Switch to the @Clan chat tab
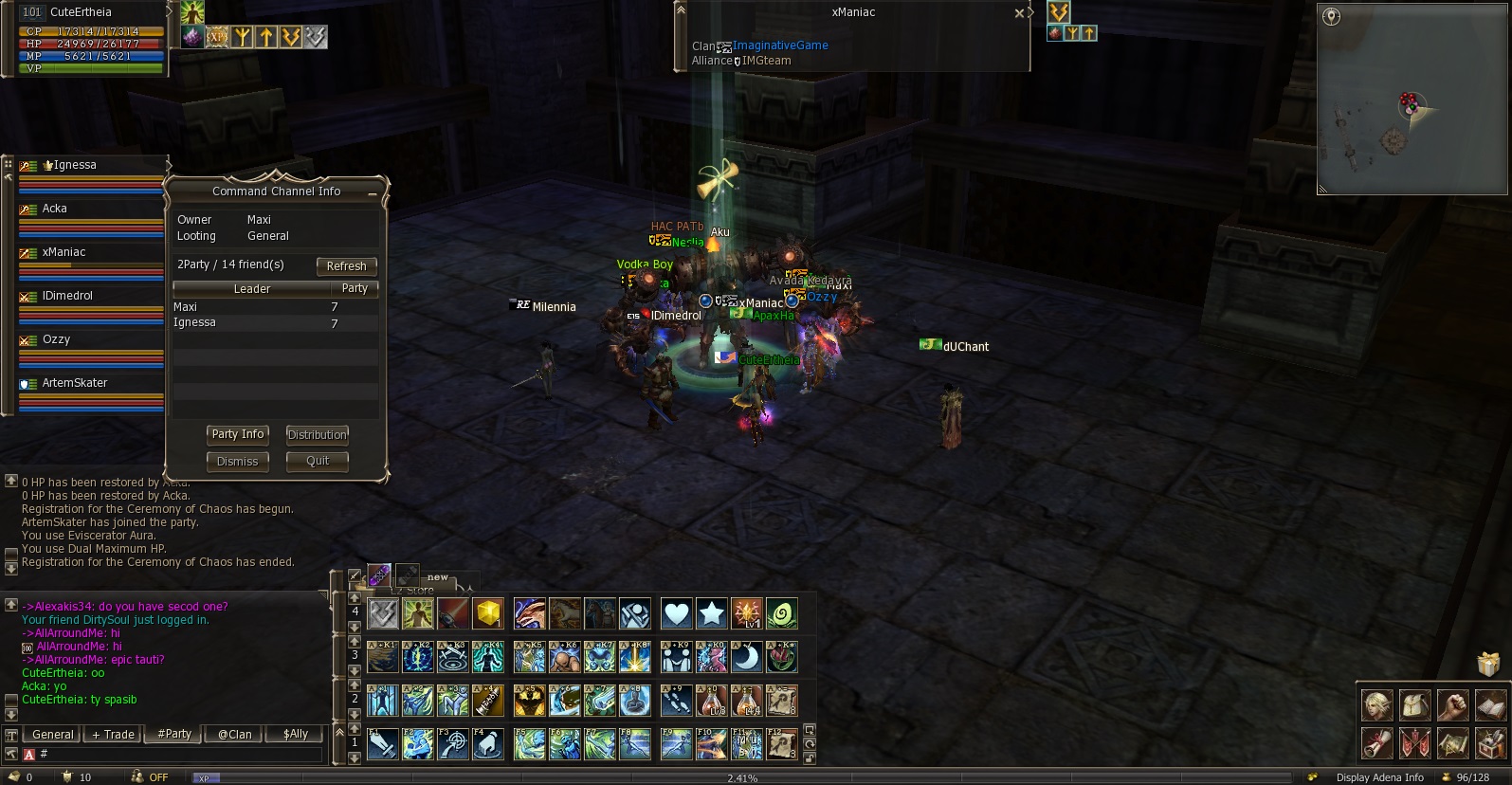Image resolution: width=1512 pixels, height=785 pixels. (234, 735)
